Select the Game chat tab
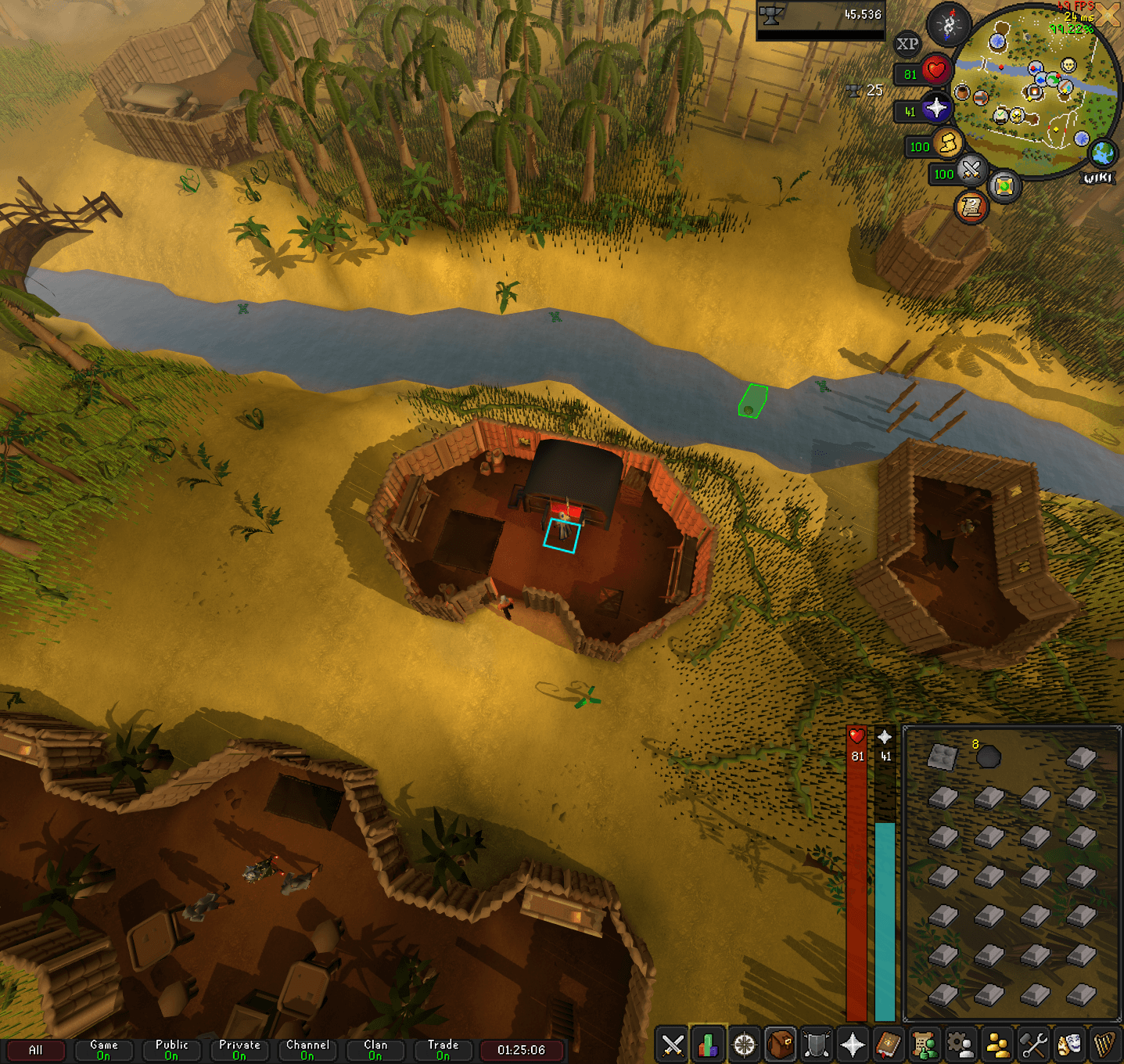The image size is (1124, 1064). (x=103, y=1049)
